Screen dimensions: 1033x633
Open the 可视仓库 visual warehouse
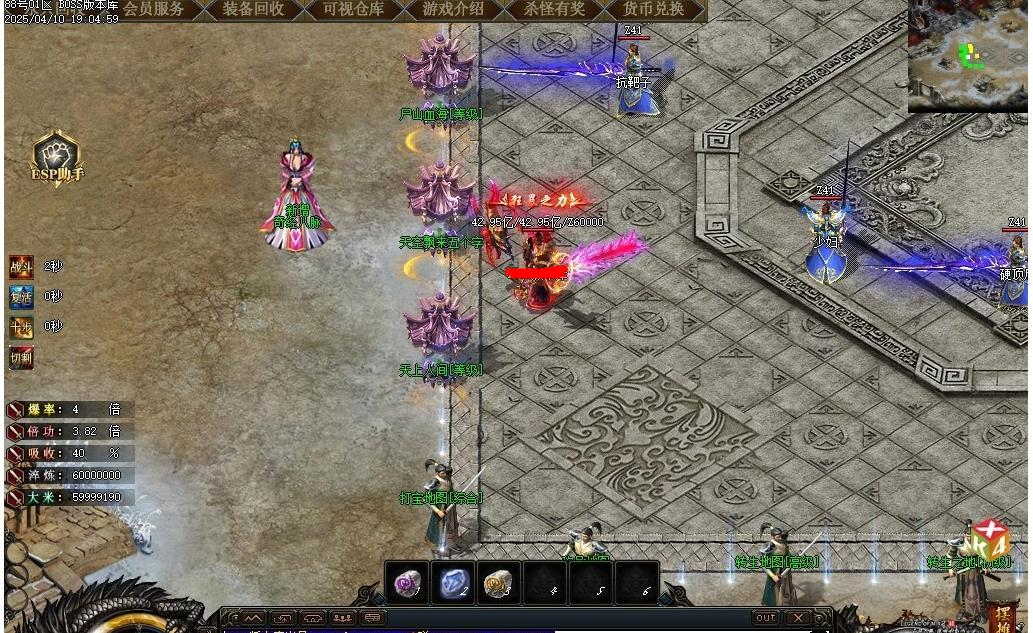[x=353, y=10]
